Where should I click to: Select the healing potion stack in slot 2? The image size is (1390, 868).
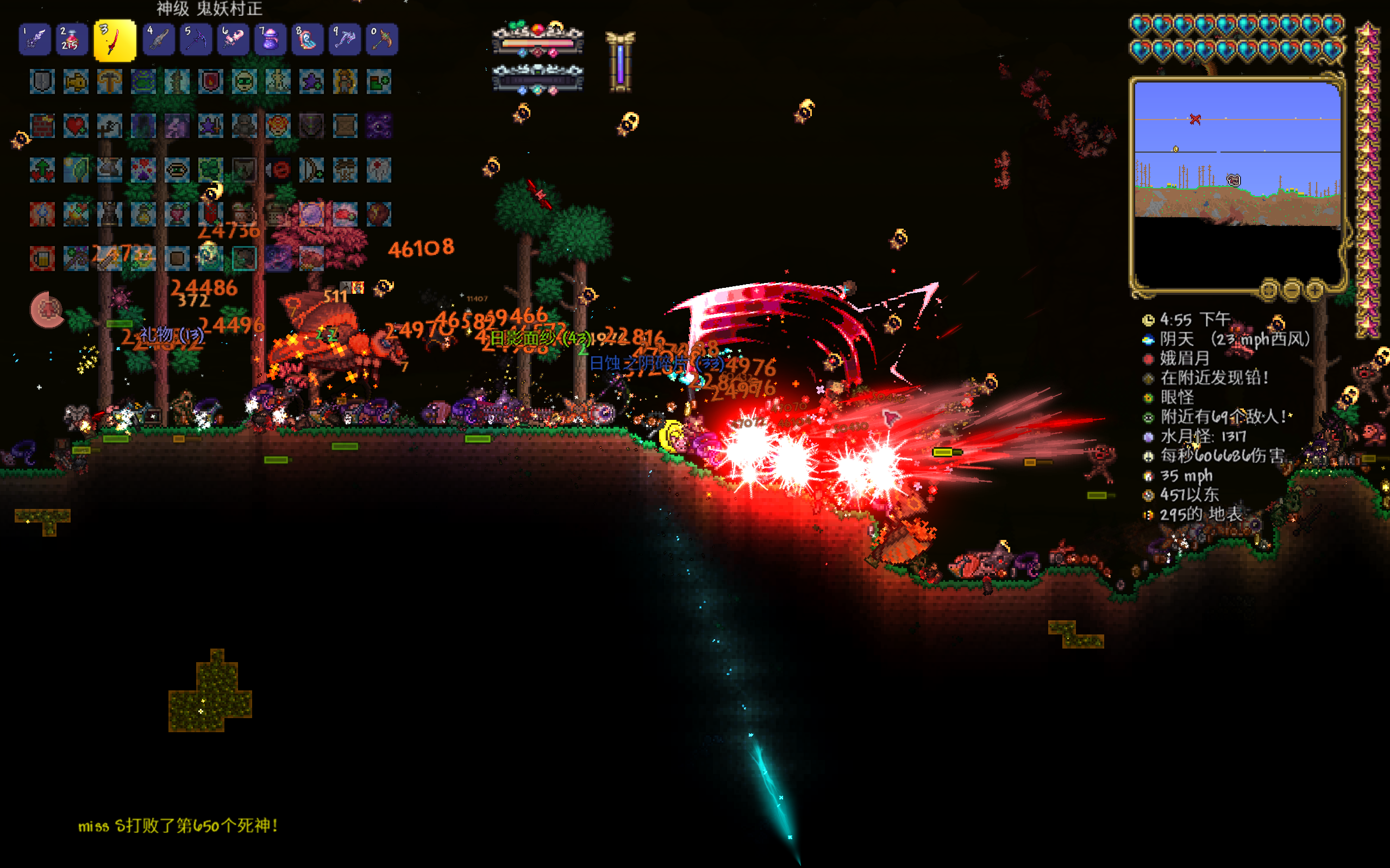pos(72,40)
